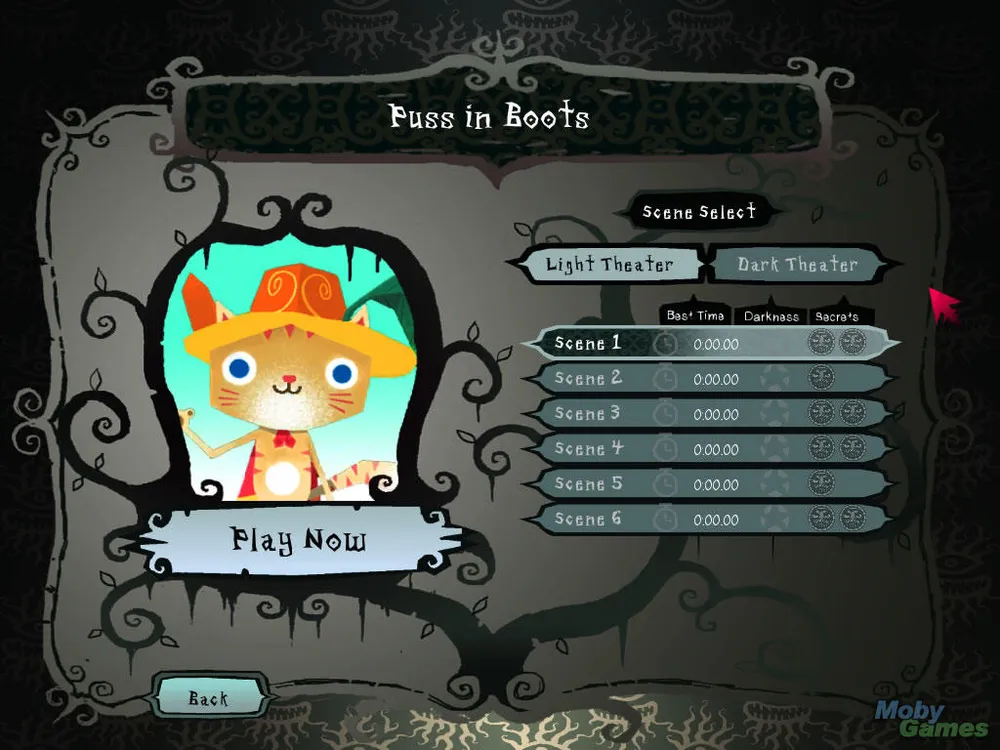The height and width of the screenshot is (750, 1000).
Task: Switch to the Light Theater tab
Action: pyautogui.click(x=609, y=265)
